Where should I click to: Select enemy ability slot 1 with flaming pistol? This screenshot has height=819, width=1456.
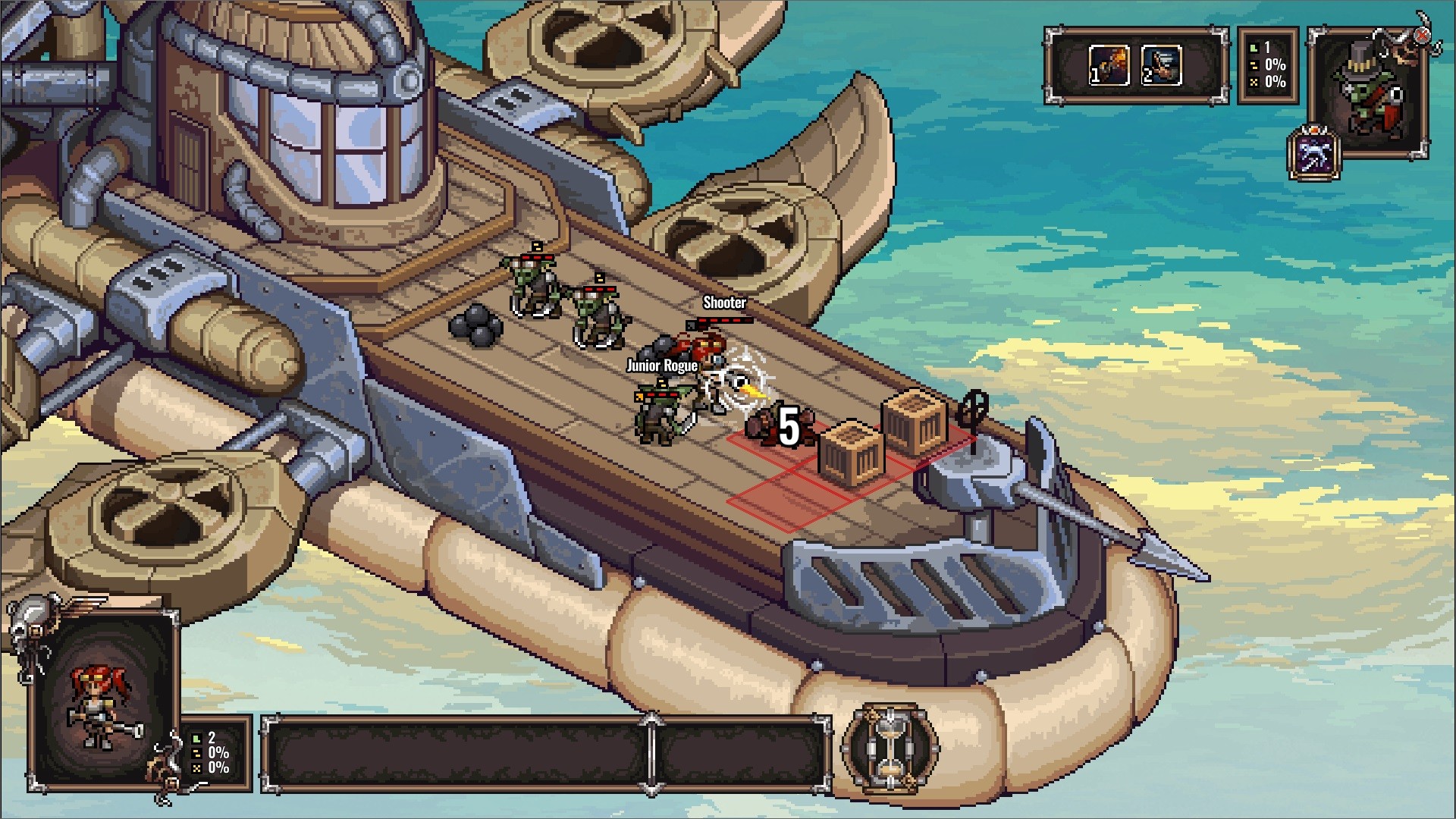click(x=1109, y=65)
